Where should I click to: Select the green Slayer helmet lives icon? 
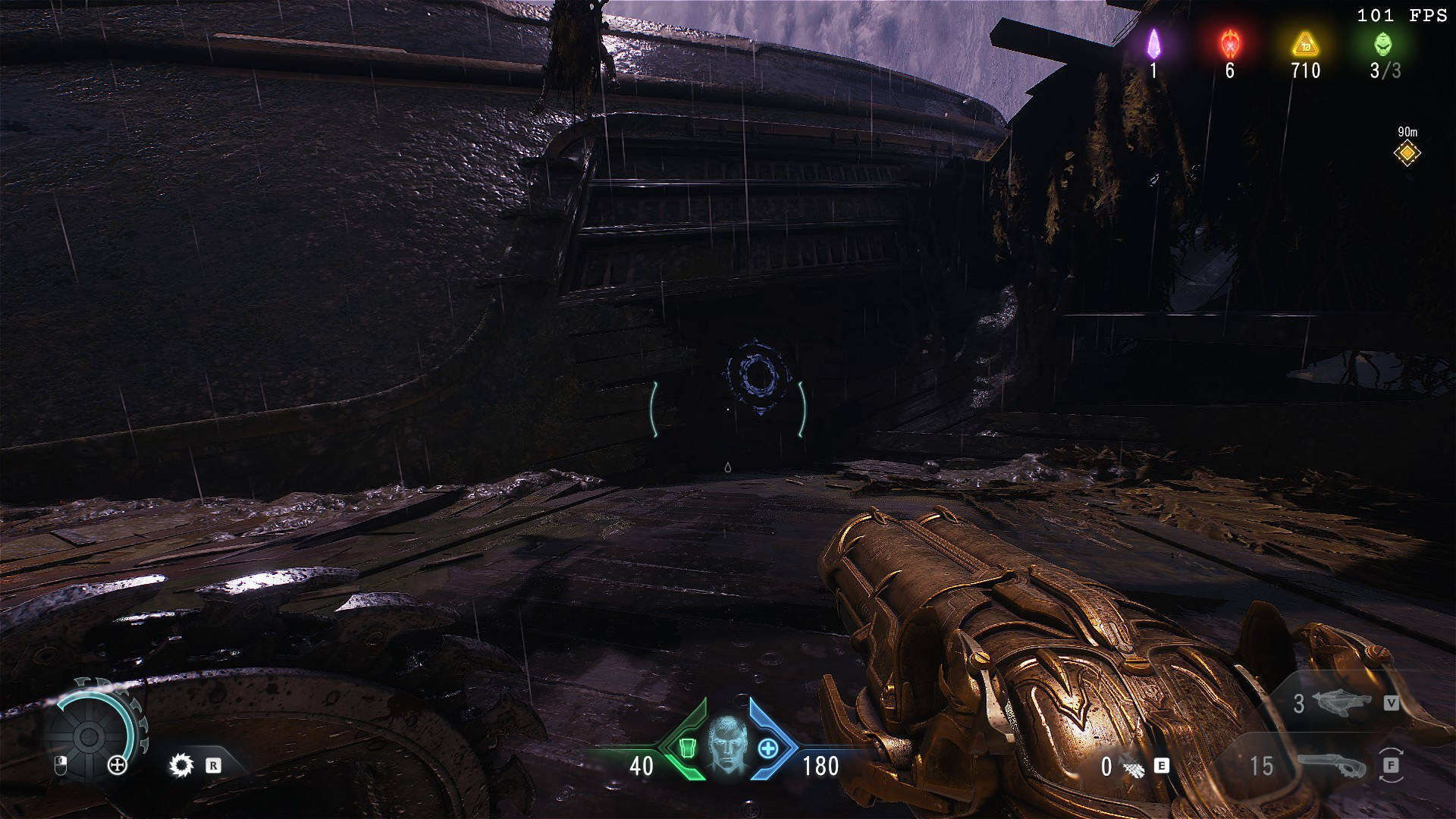pos(1383,44)
